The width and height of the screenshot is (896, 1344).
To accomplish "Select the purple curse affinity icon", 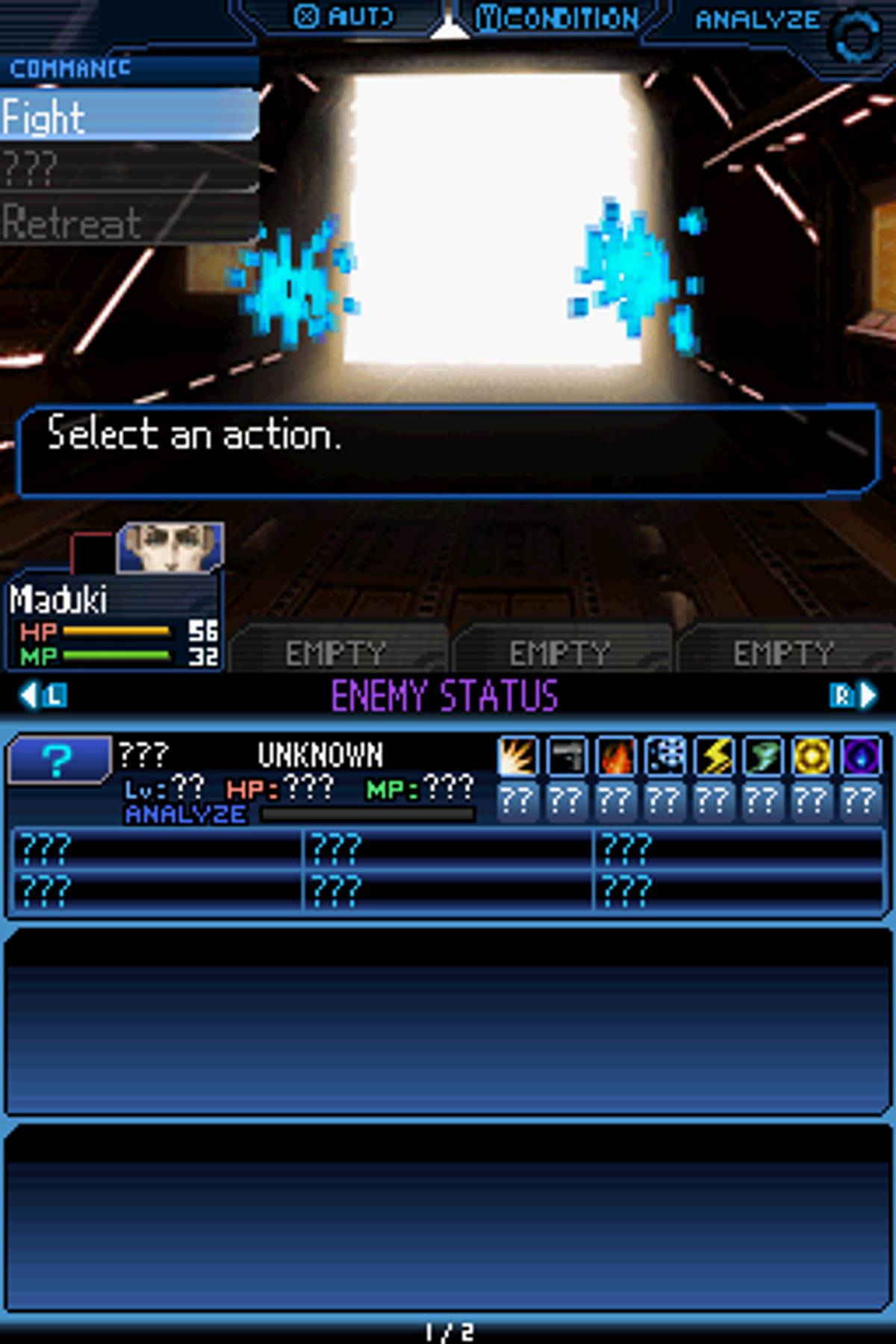I will (x=861, y=756).
